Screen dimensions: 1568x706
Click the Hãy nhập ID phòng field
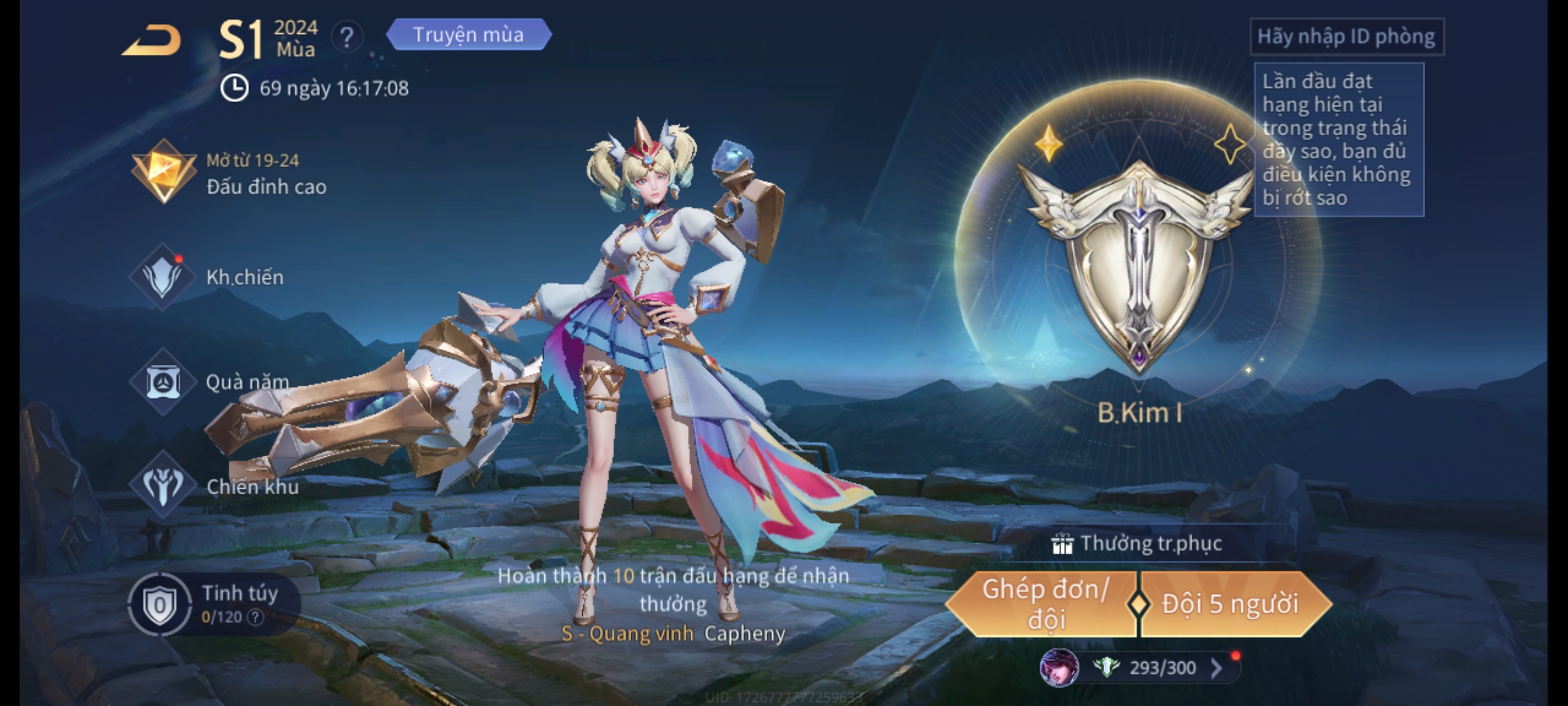tap(1346, 37)
